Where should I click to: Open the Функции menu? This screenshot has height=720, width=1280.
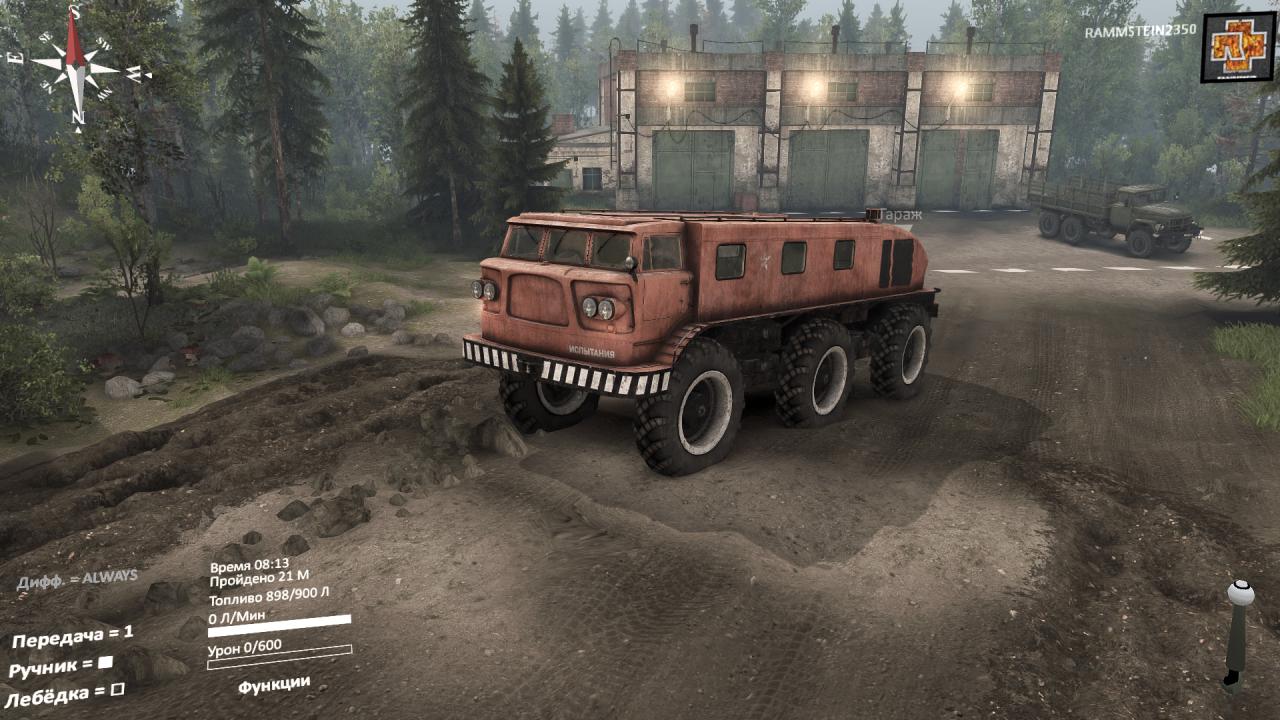click(273, 684)
